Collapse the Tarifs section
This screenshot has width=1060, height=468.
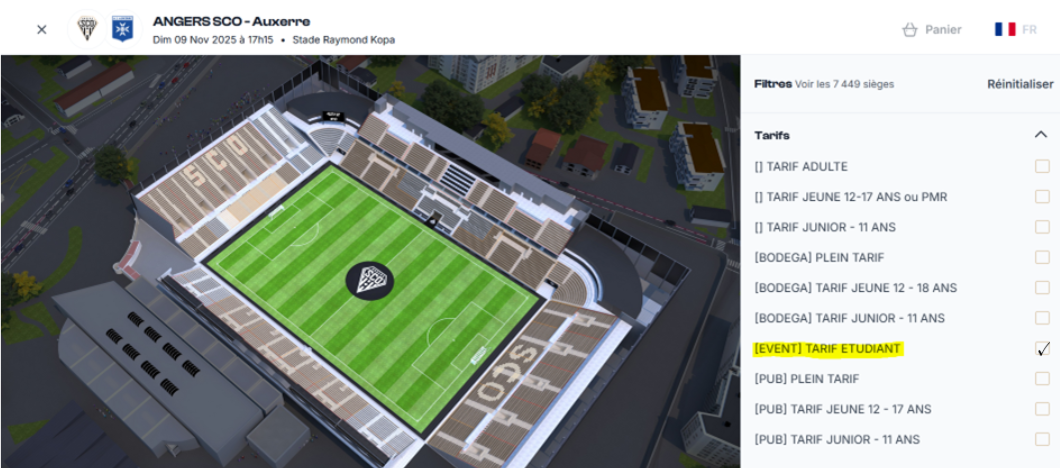pos(1041,135)
